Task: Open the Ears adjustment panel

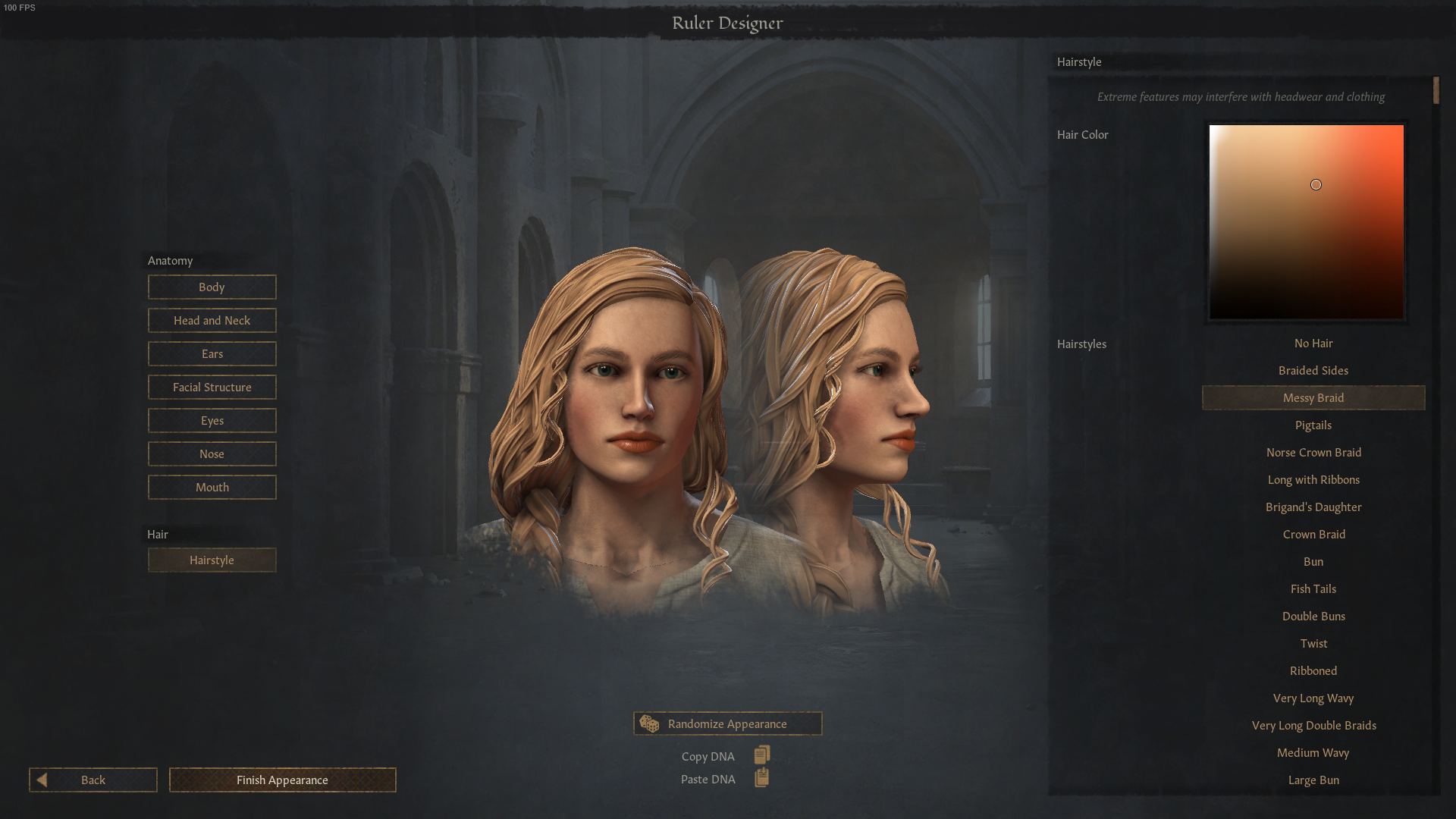Action: [x=212, y=353]
